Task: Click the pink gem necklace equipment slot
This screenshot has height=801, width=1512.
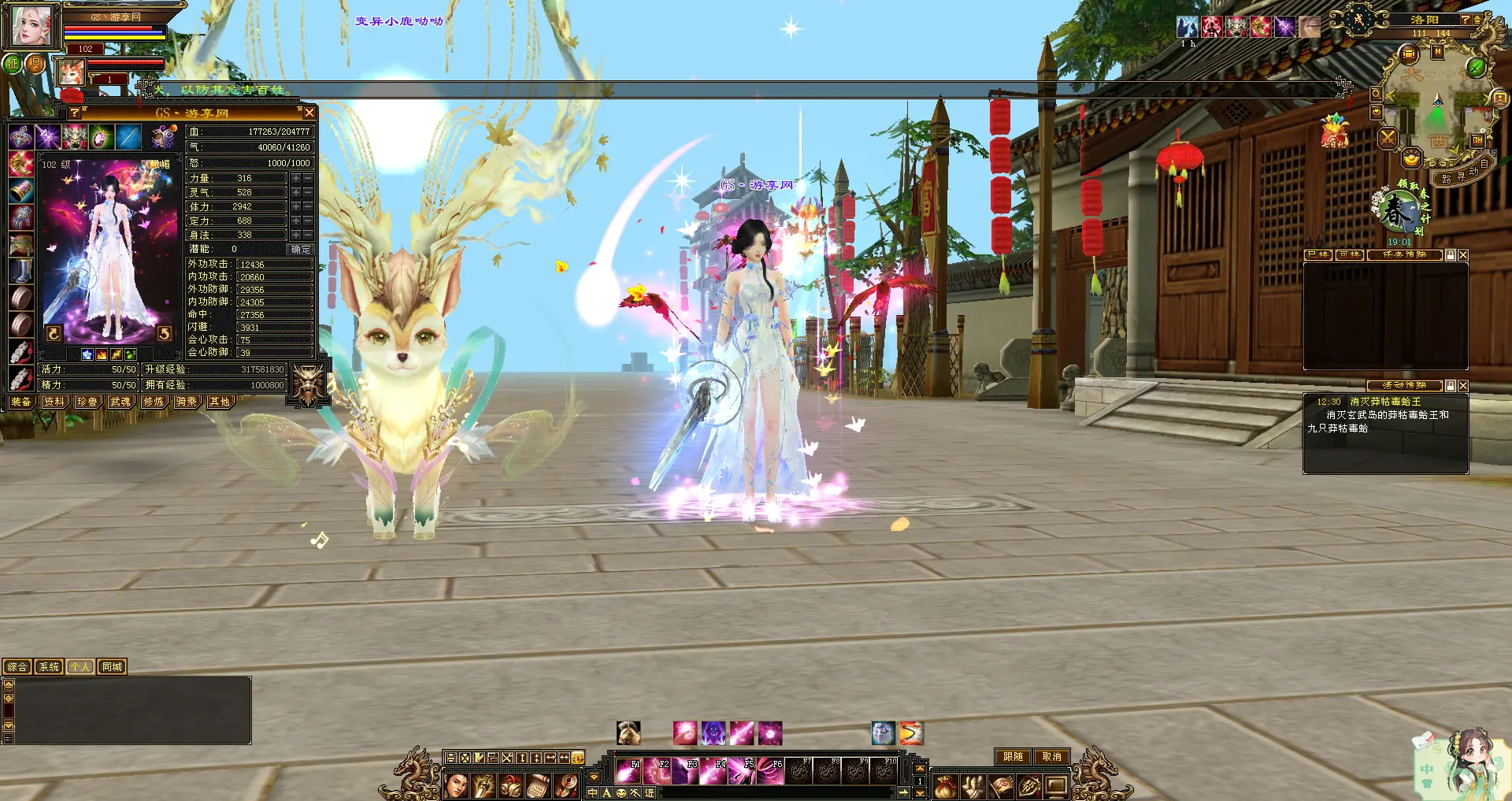Action: [101, 138]
